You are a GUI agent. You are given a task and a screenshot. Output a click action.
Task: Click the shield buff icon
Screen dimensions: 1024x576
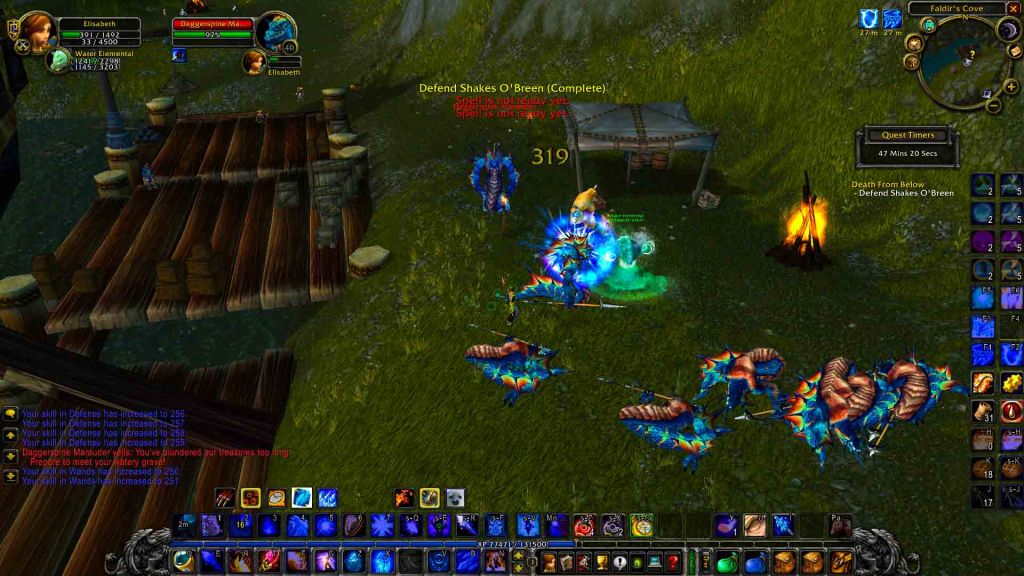tap(866, 19)
